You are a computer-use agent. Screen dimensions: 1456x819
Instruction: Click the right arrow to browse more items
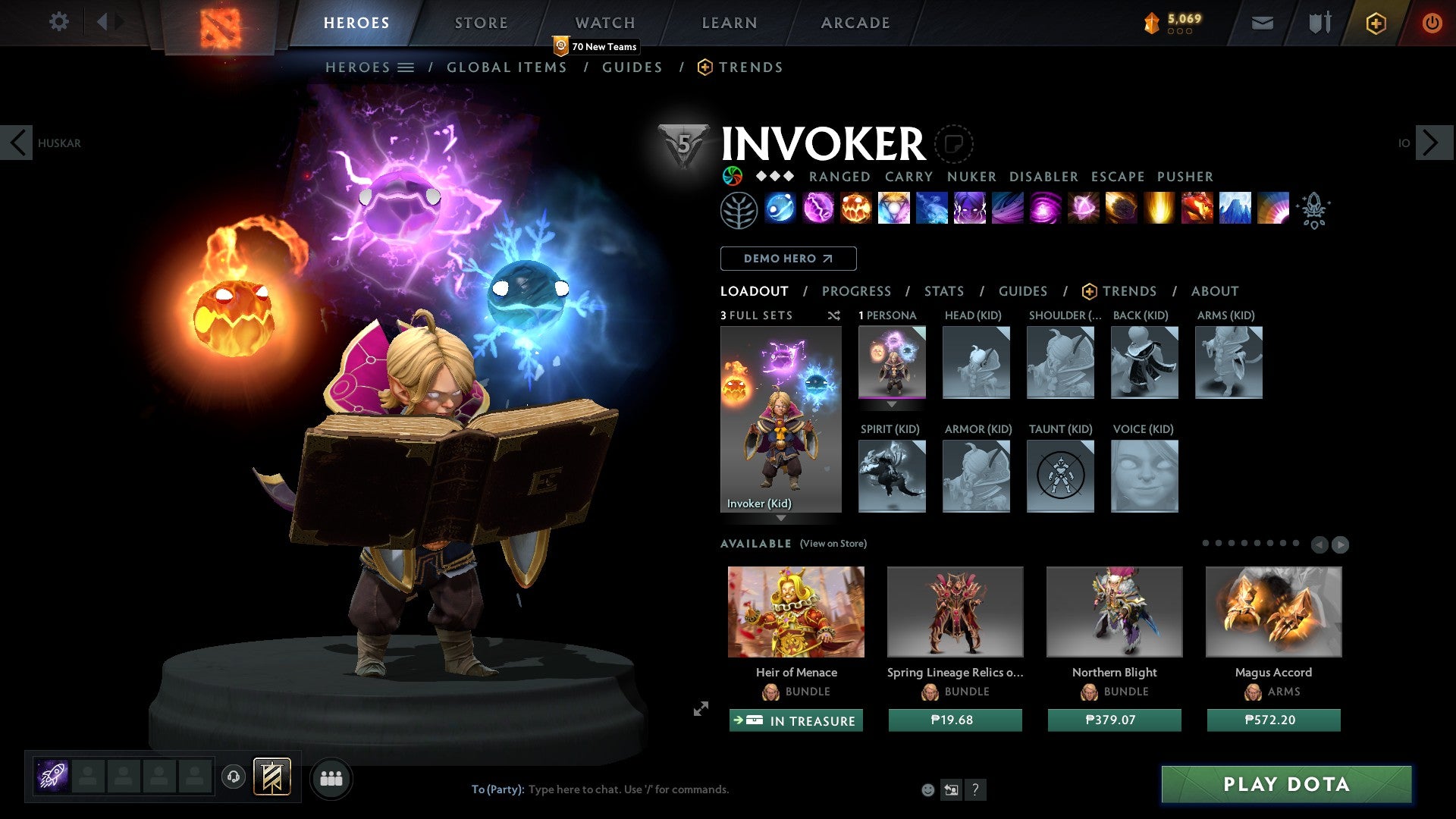pos(1342,544)
